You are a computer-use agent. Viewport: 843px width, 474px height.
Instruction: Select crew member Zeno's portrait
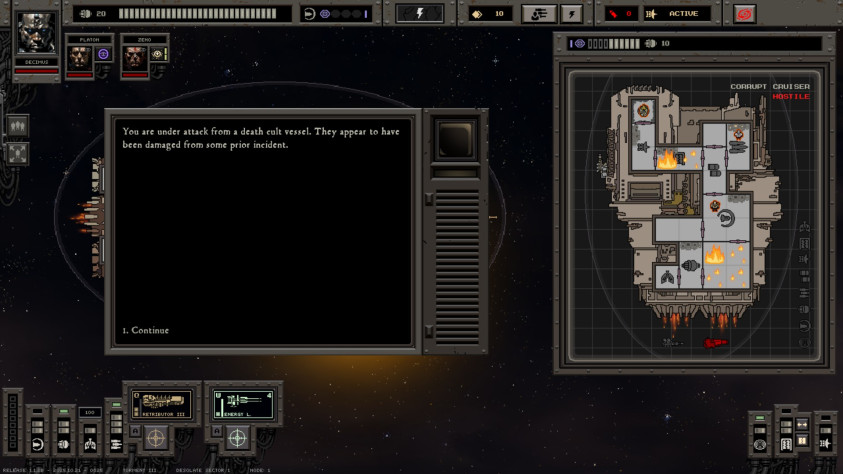point(134,56)
